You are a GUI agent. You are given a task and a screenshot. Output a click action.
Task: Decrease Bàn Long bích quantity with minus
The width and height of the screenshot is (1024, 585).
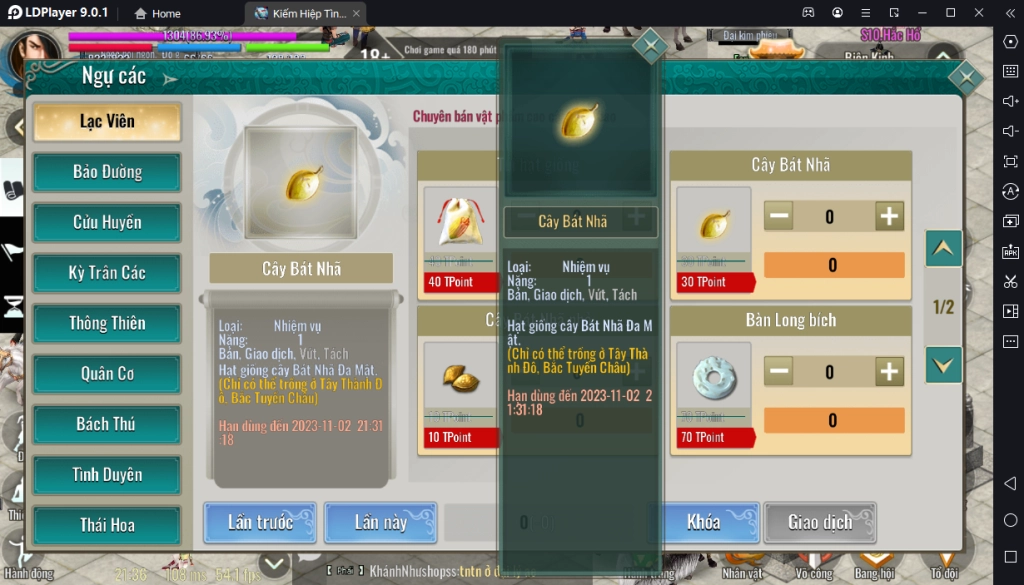(x=779, y=372)
